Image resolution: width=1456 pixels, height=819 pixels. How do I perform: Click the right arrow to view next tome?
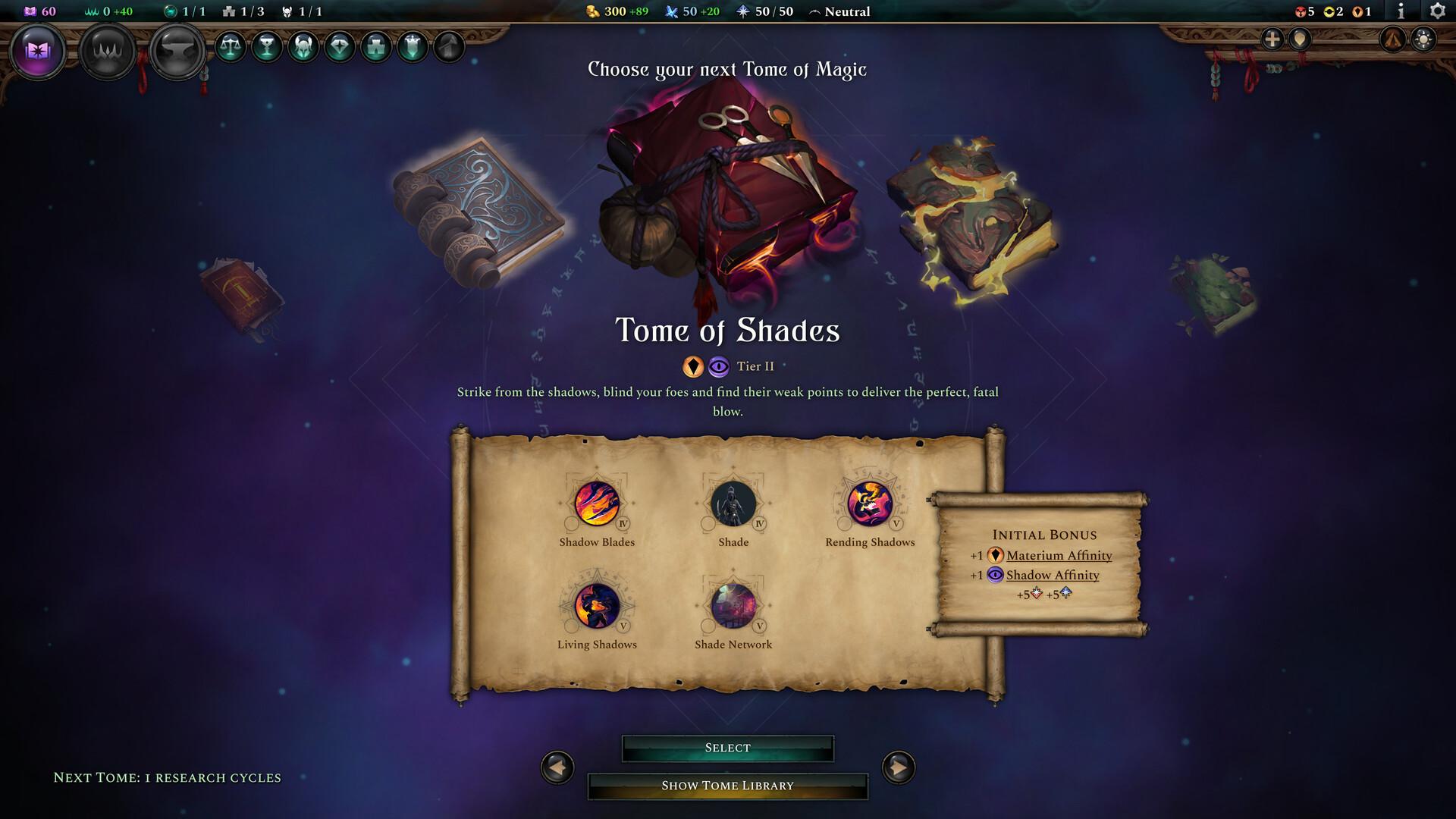pyautogui.click(x=897, y=767)
